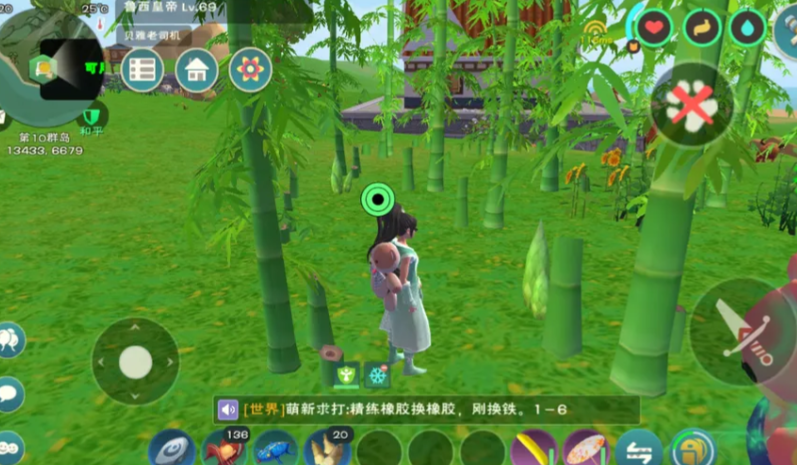Tap the balloons icon button
This screenshot has height=465, width=797.
[x=8, y=339]
